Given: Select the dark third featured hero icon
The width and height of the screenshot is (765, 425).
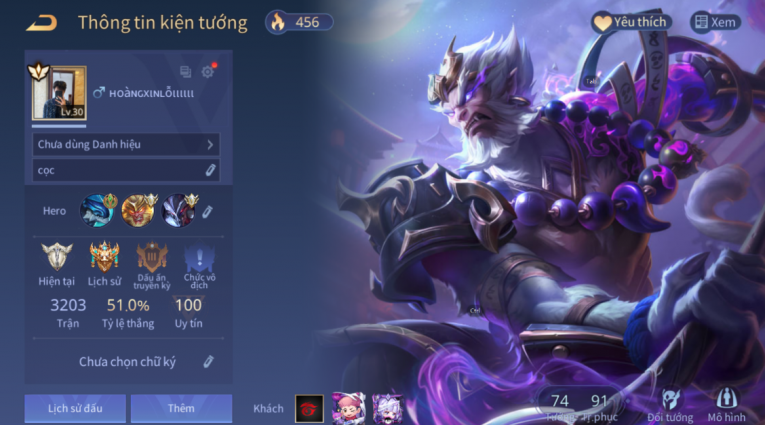Looking at the screenshot, I should (180, 210).
